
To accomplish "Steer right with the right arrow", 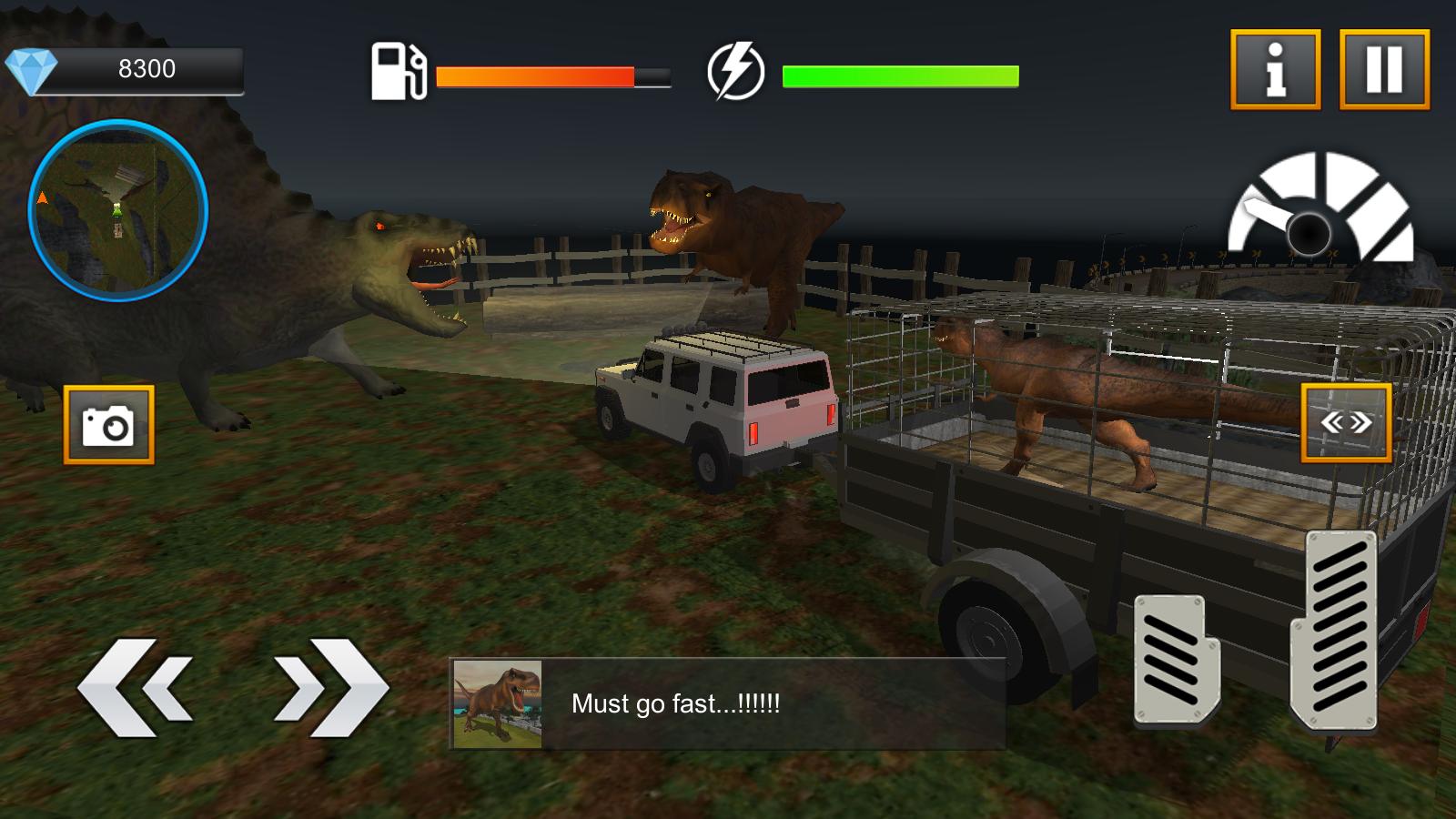I will pos(329,687).
